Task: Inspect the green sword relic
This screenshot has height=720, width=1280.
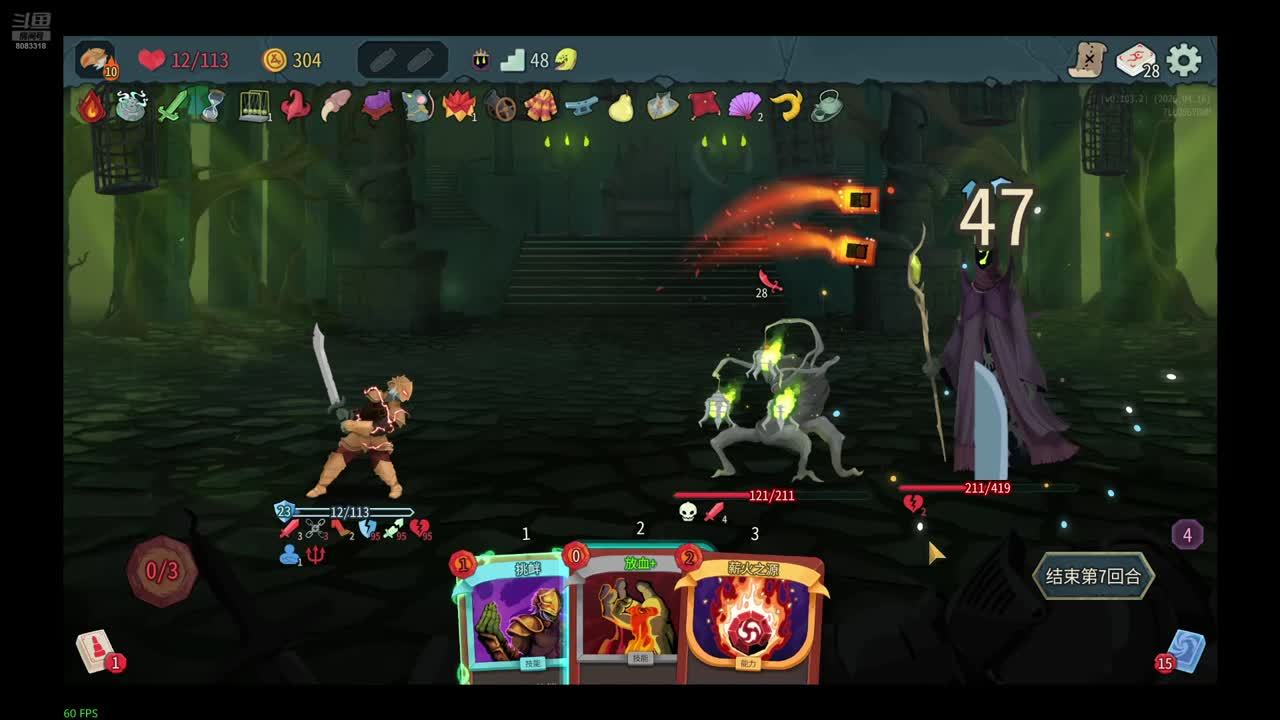Action: pyautogui.click(x=173, y=106)
